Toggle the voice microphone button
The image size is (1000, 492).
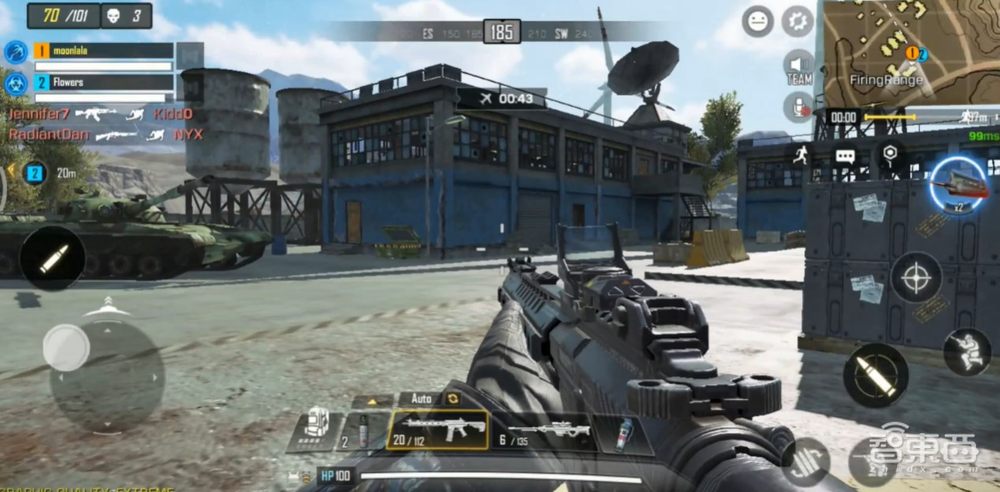click(x=798, y=105)
